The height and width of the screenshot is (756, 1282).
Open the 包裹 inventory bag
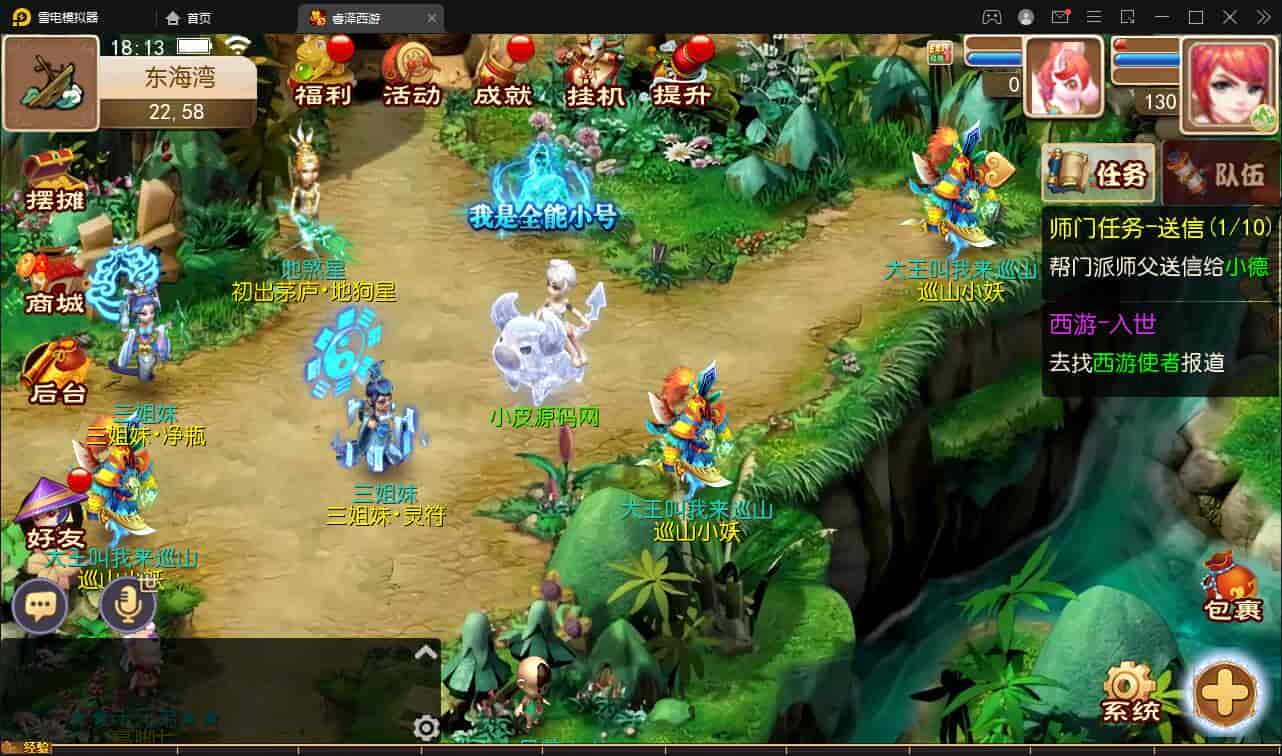[x=1232, y=588]
